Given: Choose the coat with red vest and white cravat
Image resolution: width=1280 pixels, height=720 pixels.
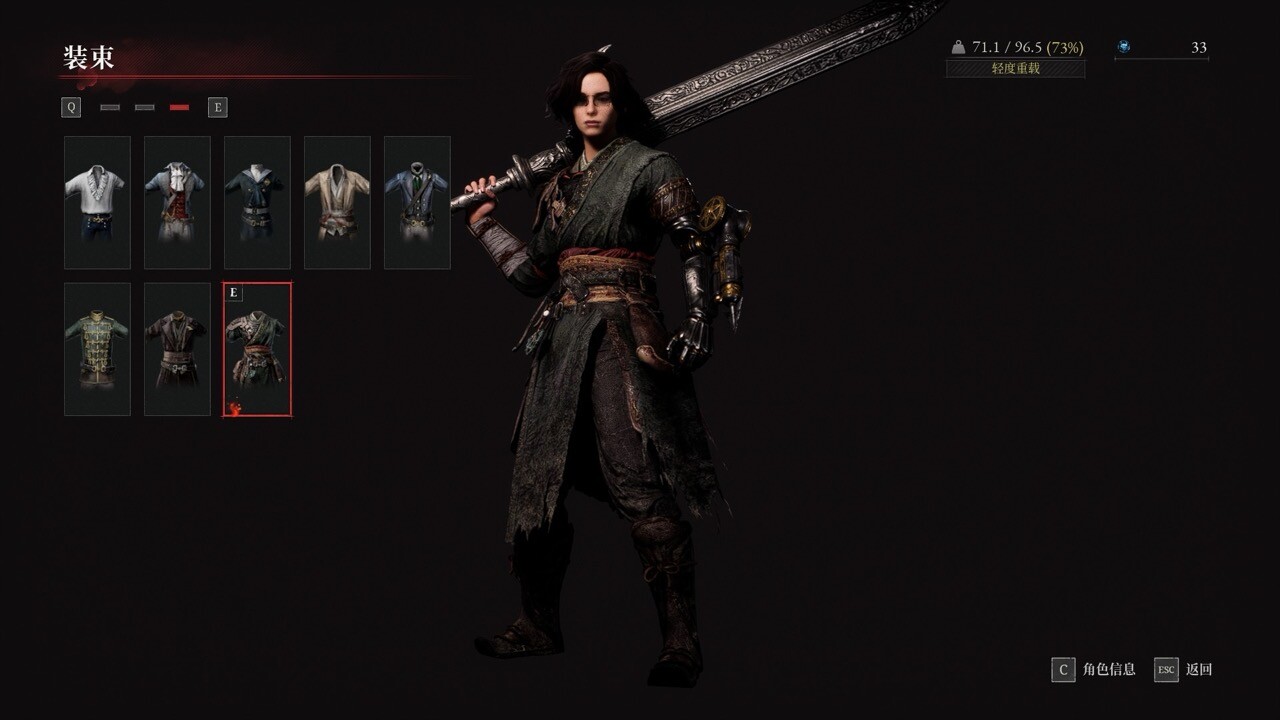Looking at the screenshot, I should 177,202.
